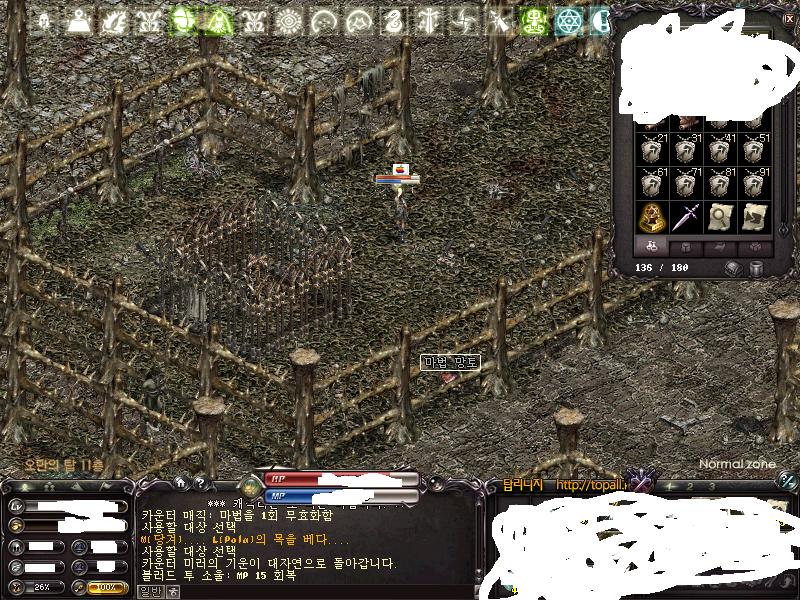The image size is (800, 600).
Task: Select the golden hexagram statue item
Action: pos(654,216)
